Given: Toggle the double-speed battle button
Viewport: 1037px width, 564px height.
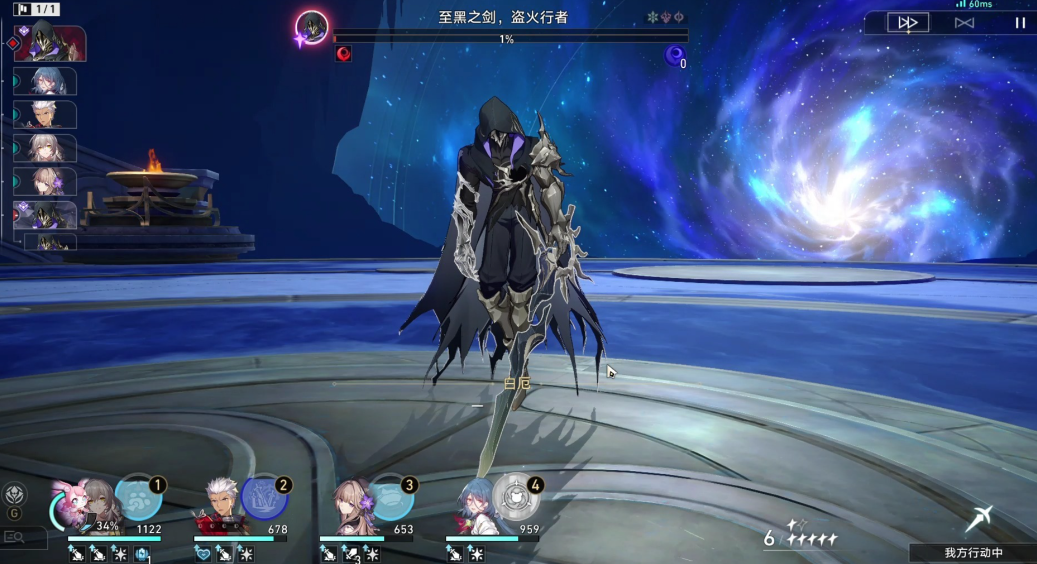Looking at the screenshot, I should [908, 22].
